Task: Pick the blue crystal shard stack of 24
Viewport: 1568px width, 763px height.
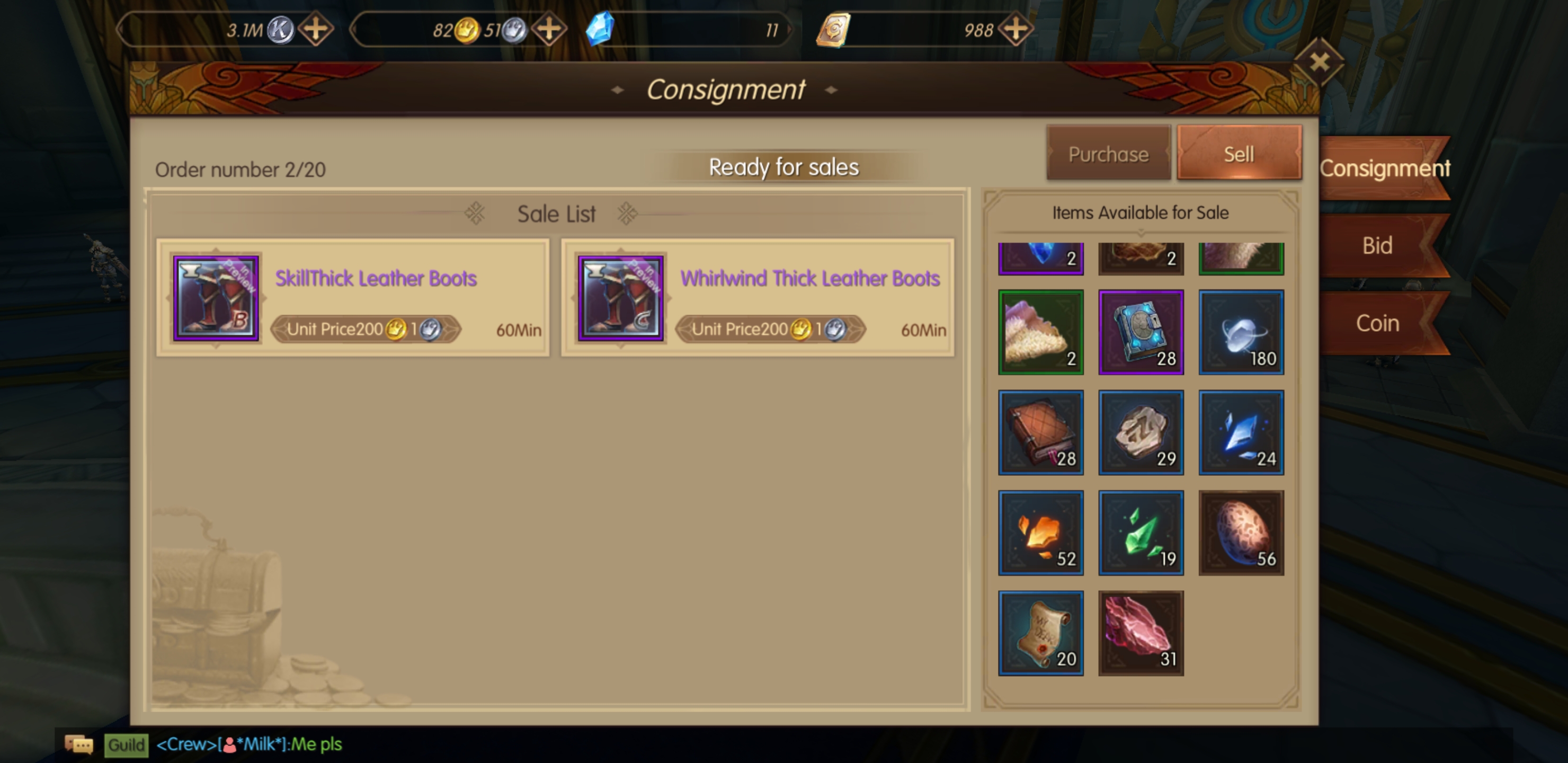Action: click(1241, 432)
